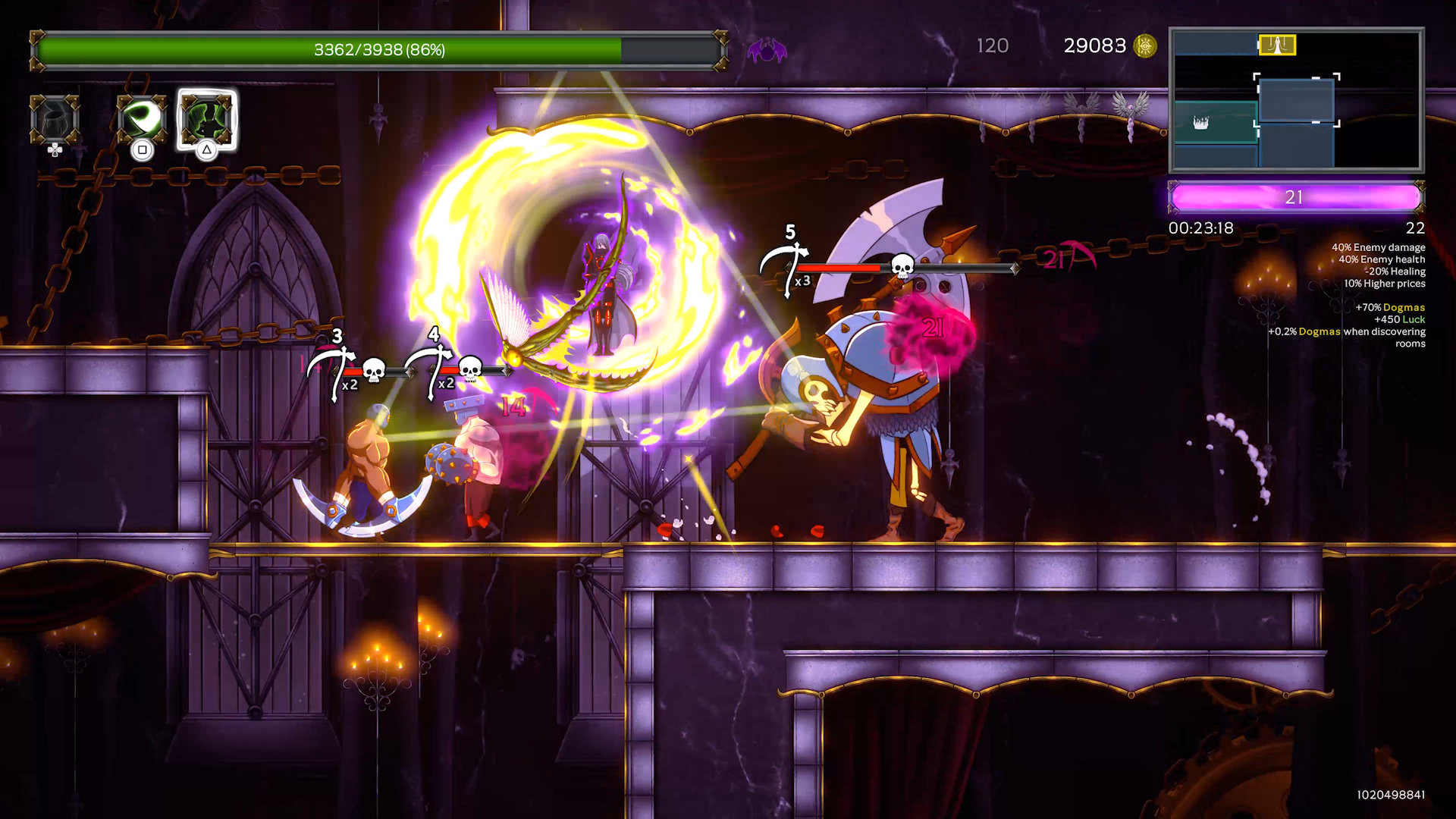Select the yellow statue room on minimap
This screenshot has height=819, width=1456.
click(1277, 45)
